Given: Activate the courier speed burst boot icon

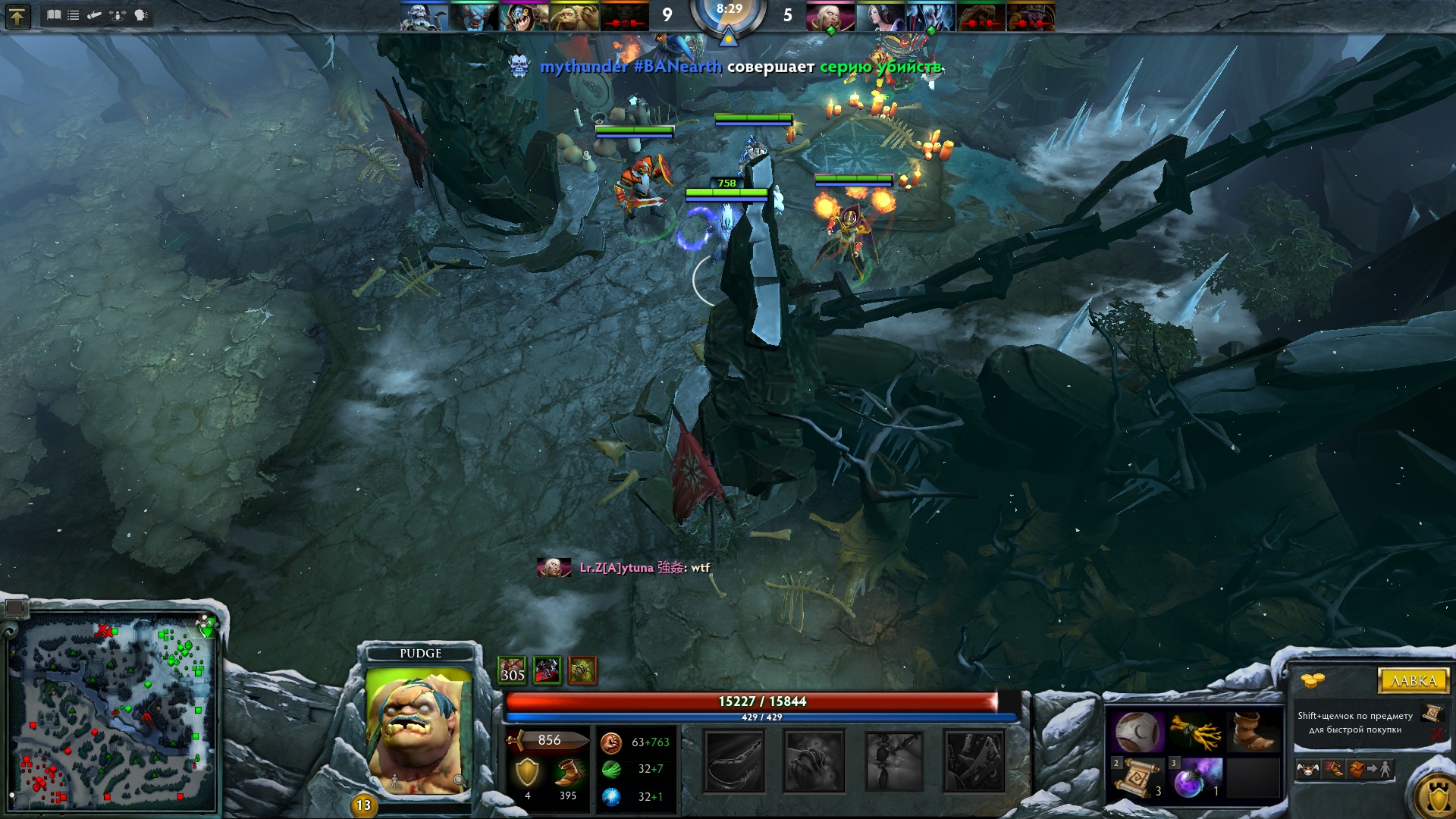Looking at the screenshot, I should tap(1333, 770).
